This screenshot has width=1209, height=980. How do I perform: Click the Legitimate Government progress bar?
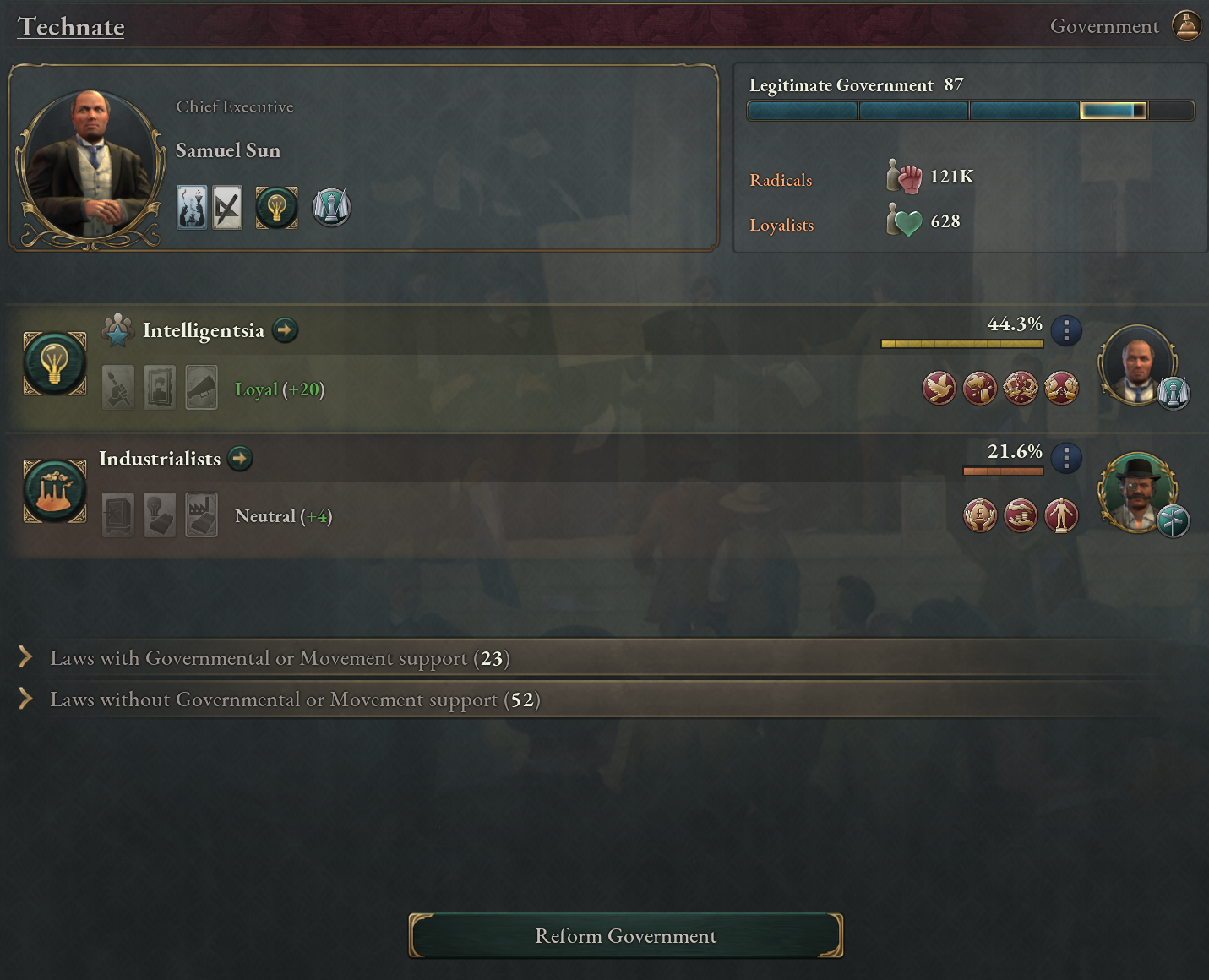tap(970, 110)
